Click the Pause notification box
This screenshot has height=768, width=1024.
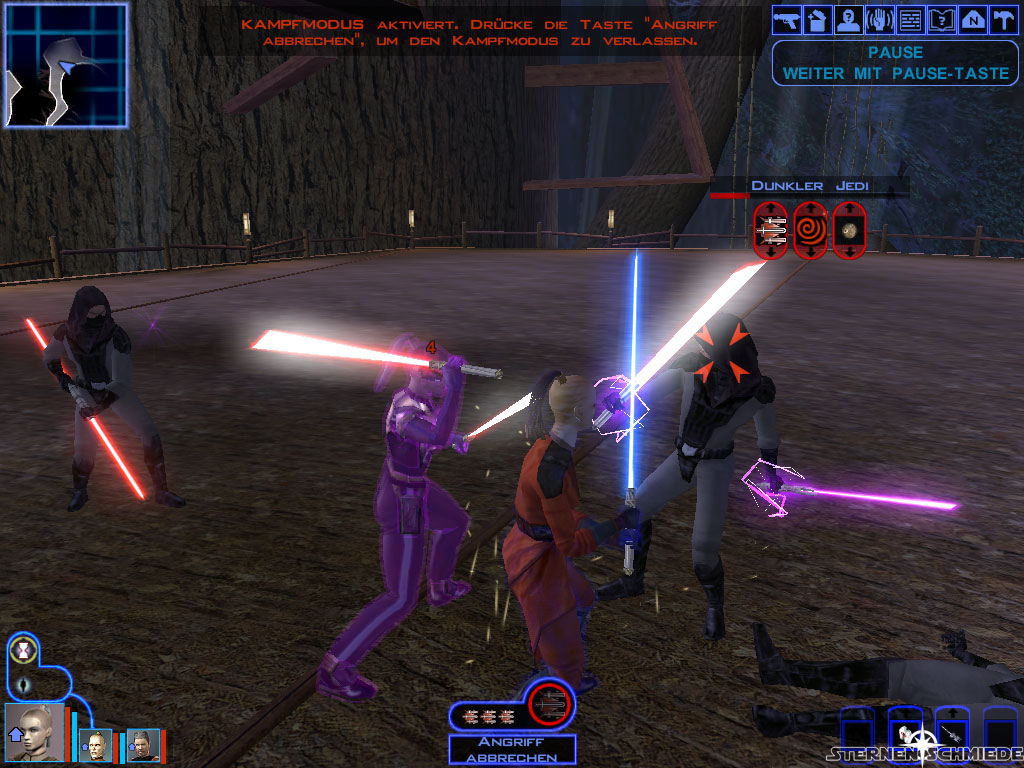tap(895, 62)
